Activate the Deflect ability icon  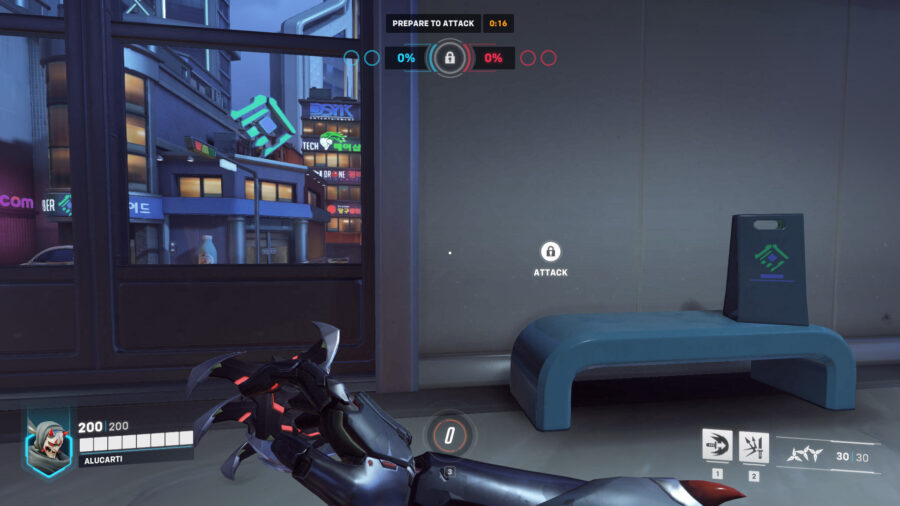753,445
